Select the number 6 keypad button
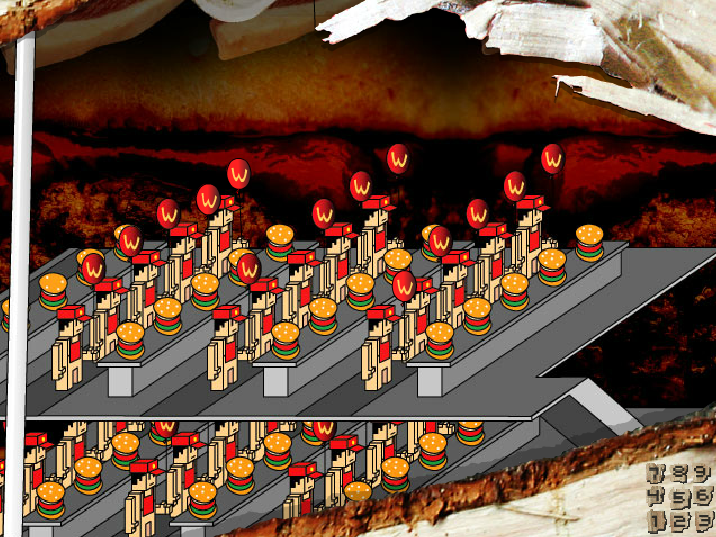This screenshot has width=716, height=537. (x=703, y=496)
